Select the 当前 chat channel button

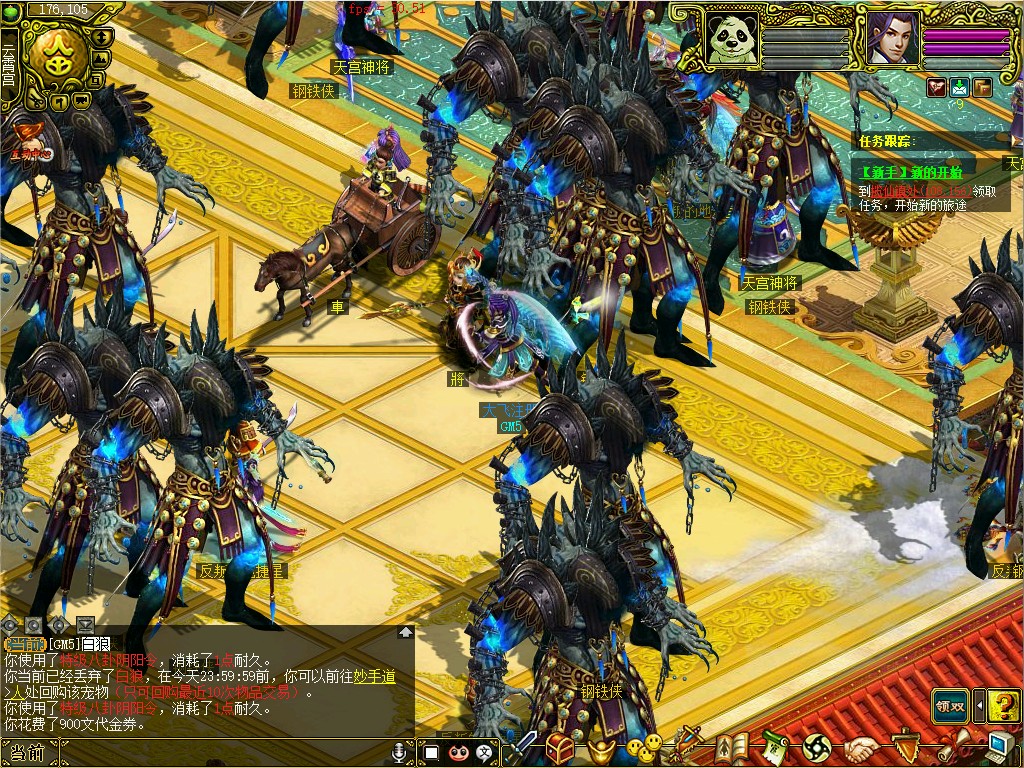pos(28,752)
